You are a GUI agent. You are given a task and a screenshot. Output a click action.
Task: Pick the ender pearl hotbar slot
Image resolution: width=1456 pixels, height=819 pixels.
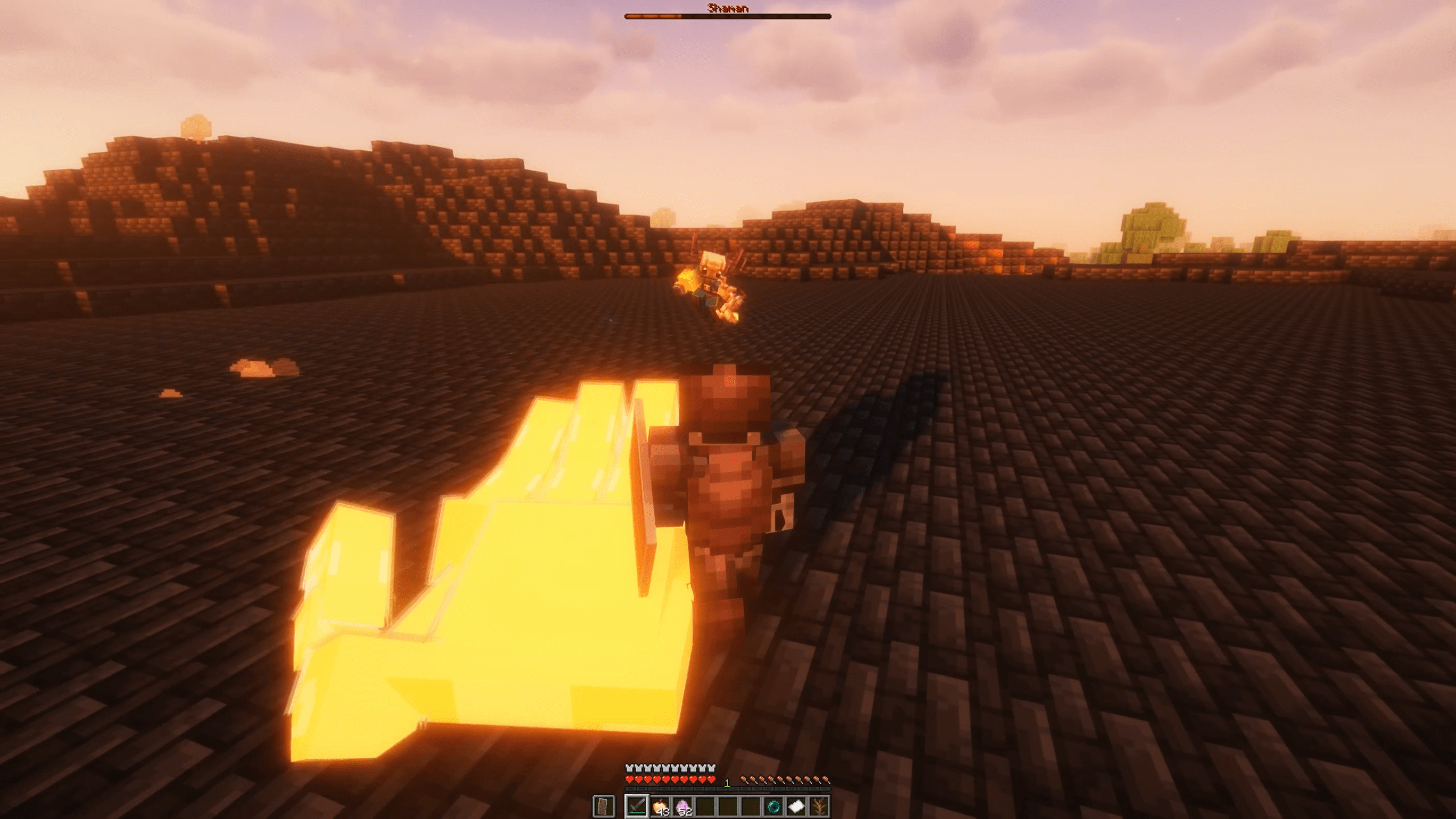pyautogui.click(x=773, y=806)
